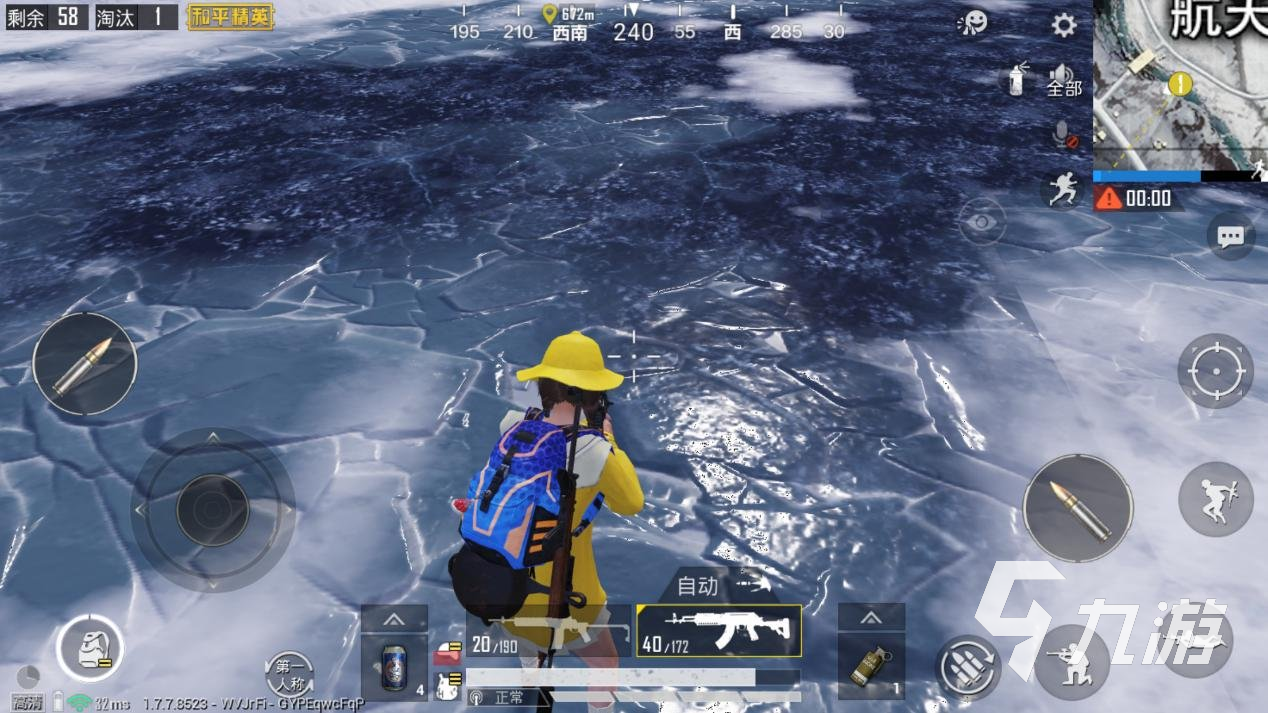Switch to first-person view (第一人称)
Image resolution: width=1268 pixels, height=713 pixels.
290,675
